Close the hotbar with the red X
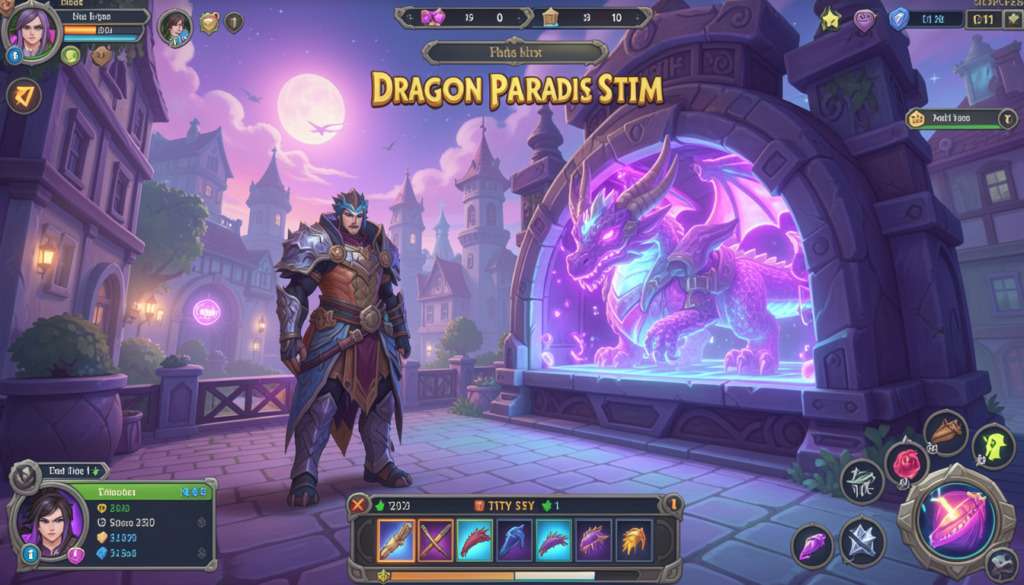 tap(359, 506)
